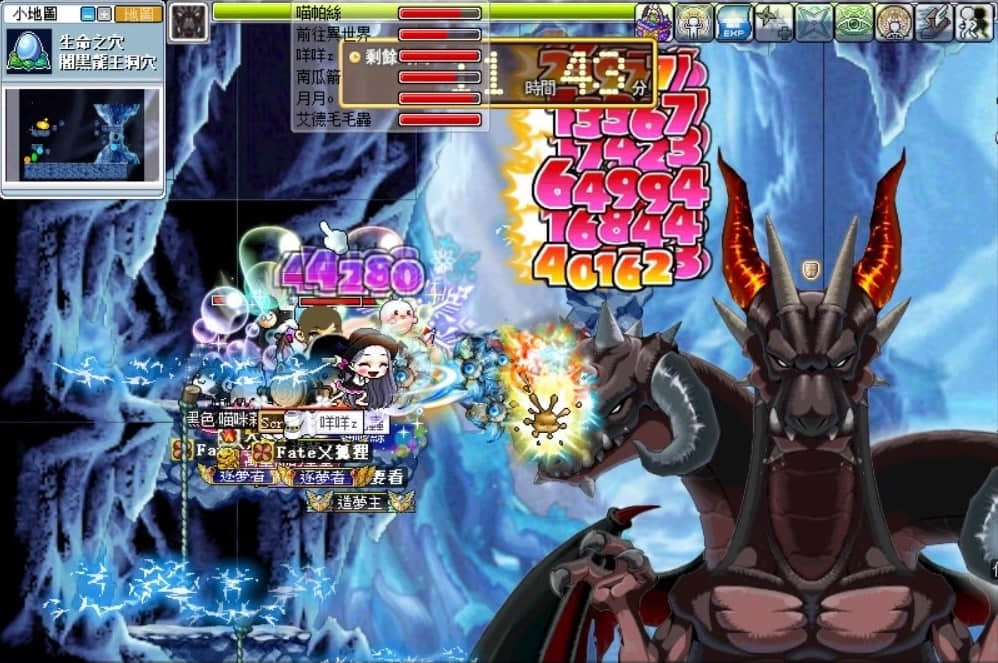Screen dimensions: 998x663
Task: Click the throwing star with plus buff icon
Action: click(774, 21)
